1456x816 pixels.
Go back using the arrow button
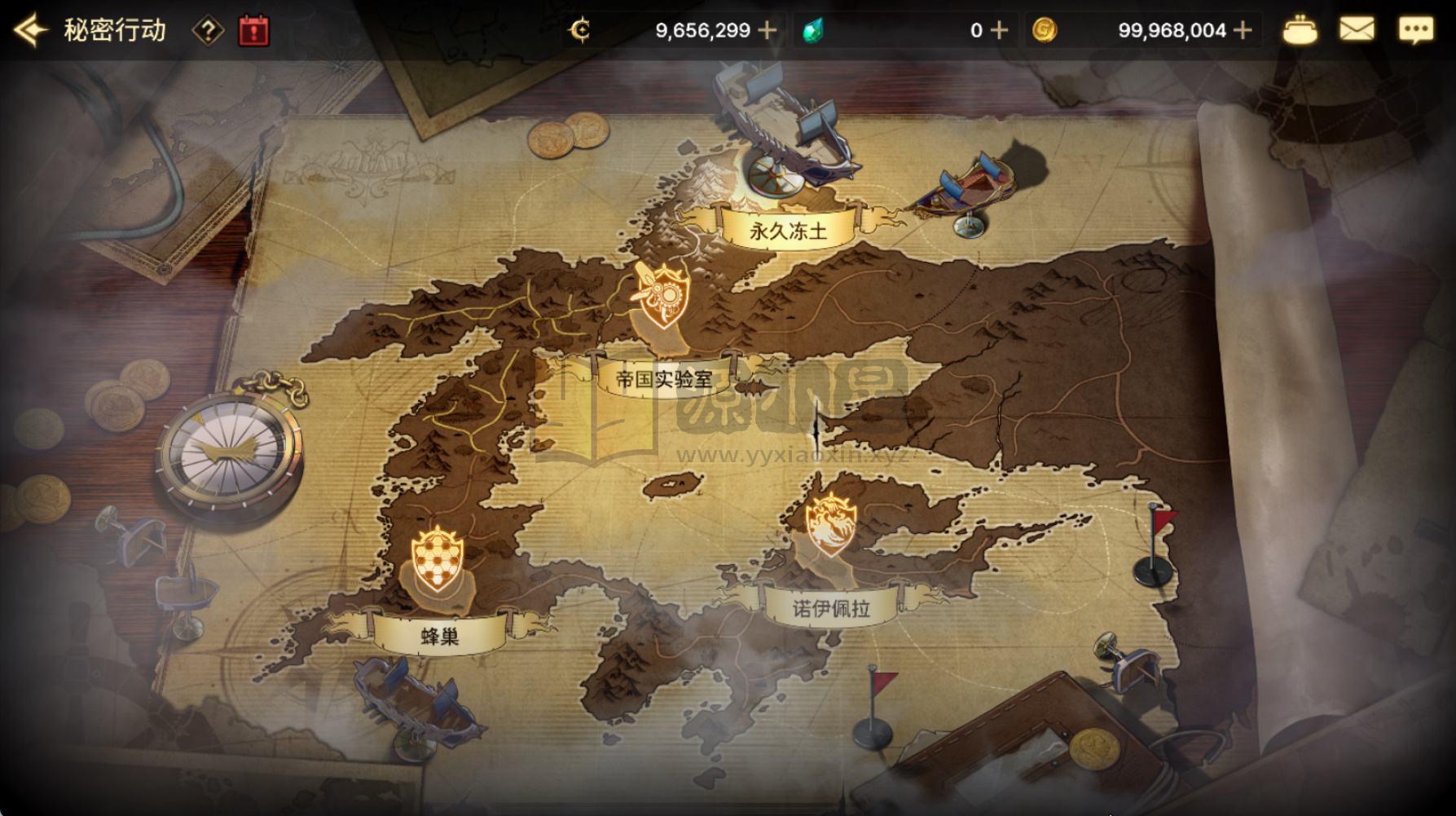30,31
